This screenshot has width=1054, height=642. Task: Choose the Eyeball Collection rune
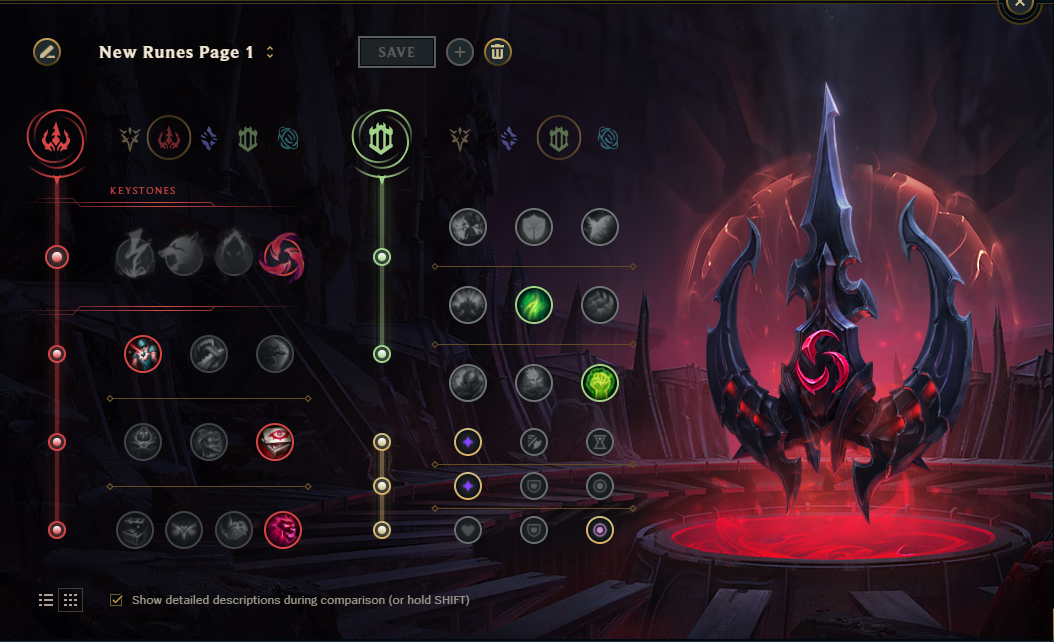tap(275, 441)
